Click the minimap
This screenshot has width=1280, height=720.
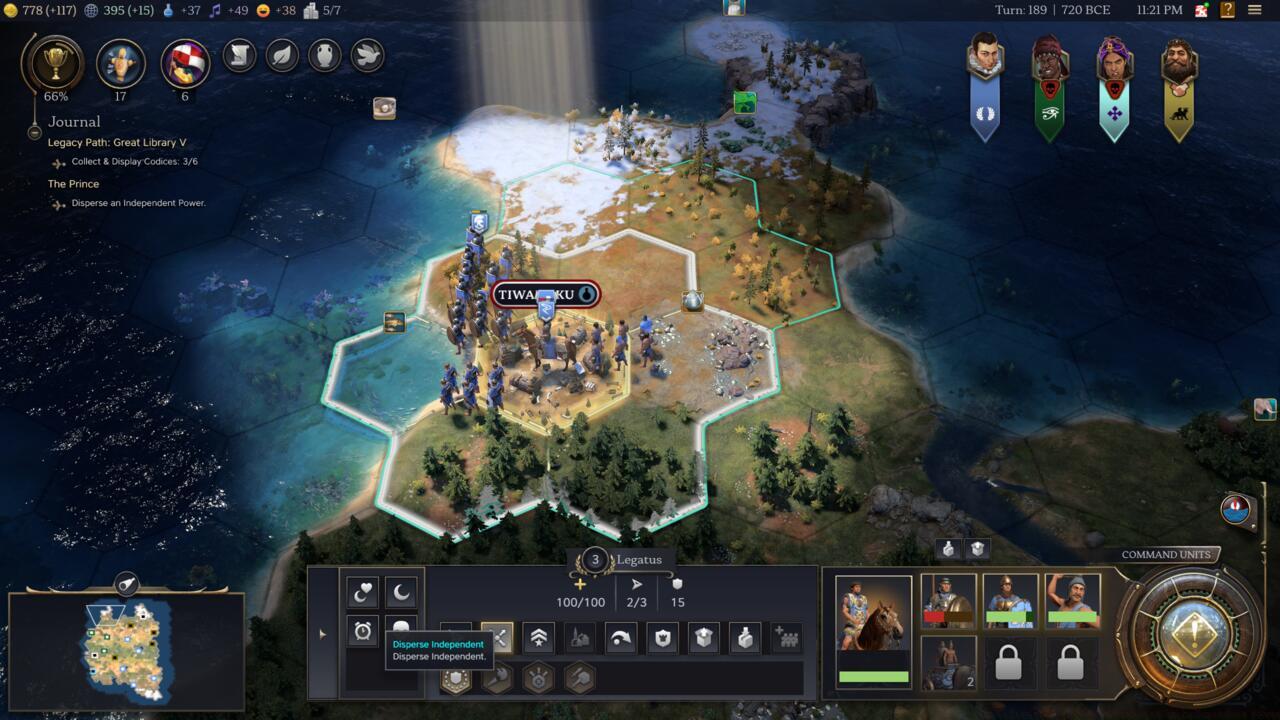127,650
